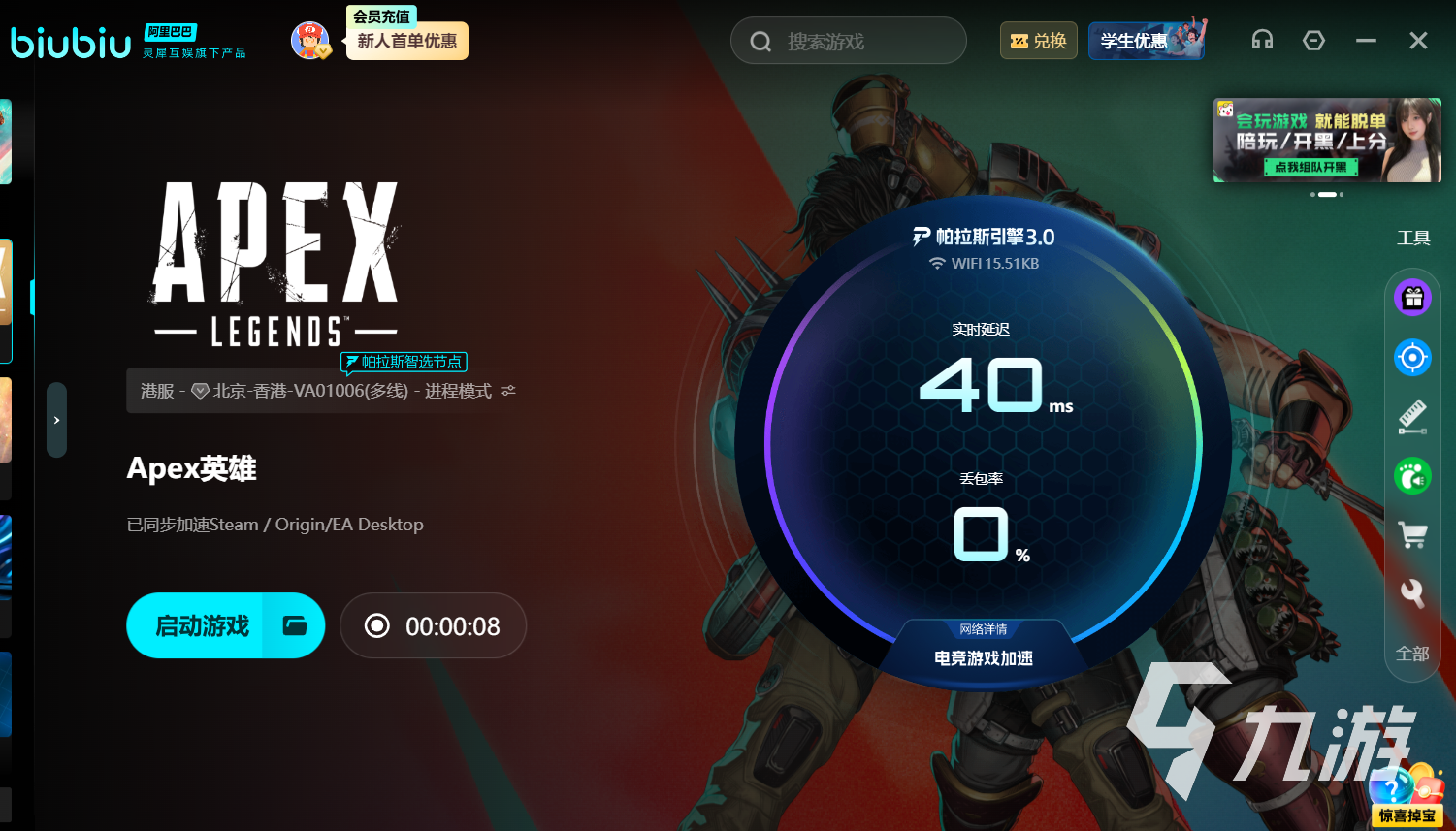Select the wrench repair tool icon
This screenshot has width=1456, height=831.
click(1412, 594)
